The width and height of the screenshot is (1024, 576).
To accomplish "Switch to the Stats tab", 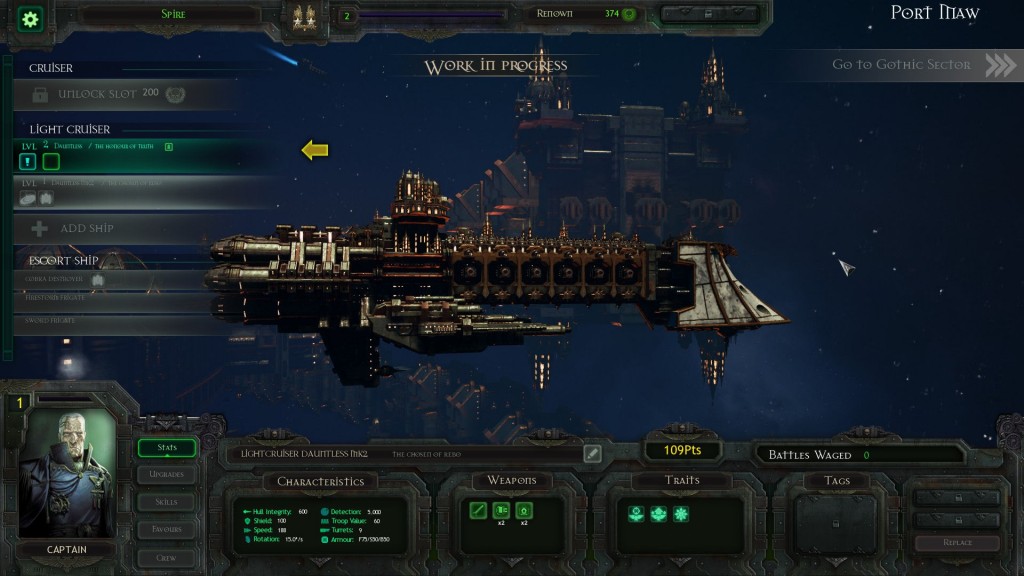I will click(x=166, y=447).
